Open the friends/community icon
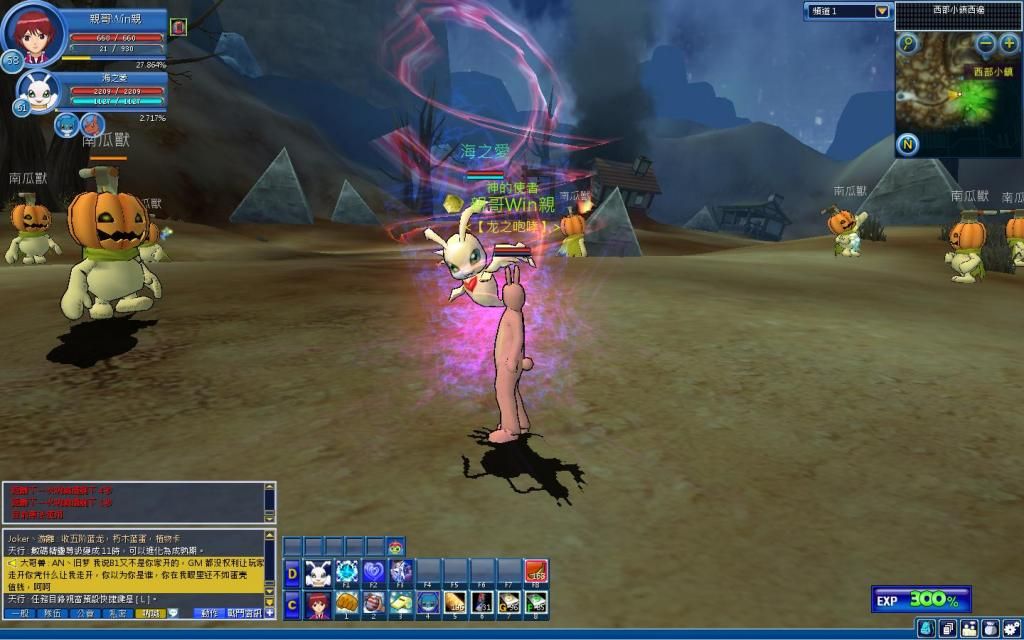The width and height of the screenshot is (1024, 640). click(970, 628)
